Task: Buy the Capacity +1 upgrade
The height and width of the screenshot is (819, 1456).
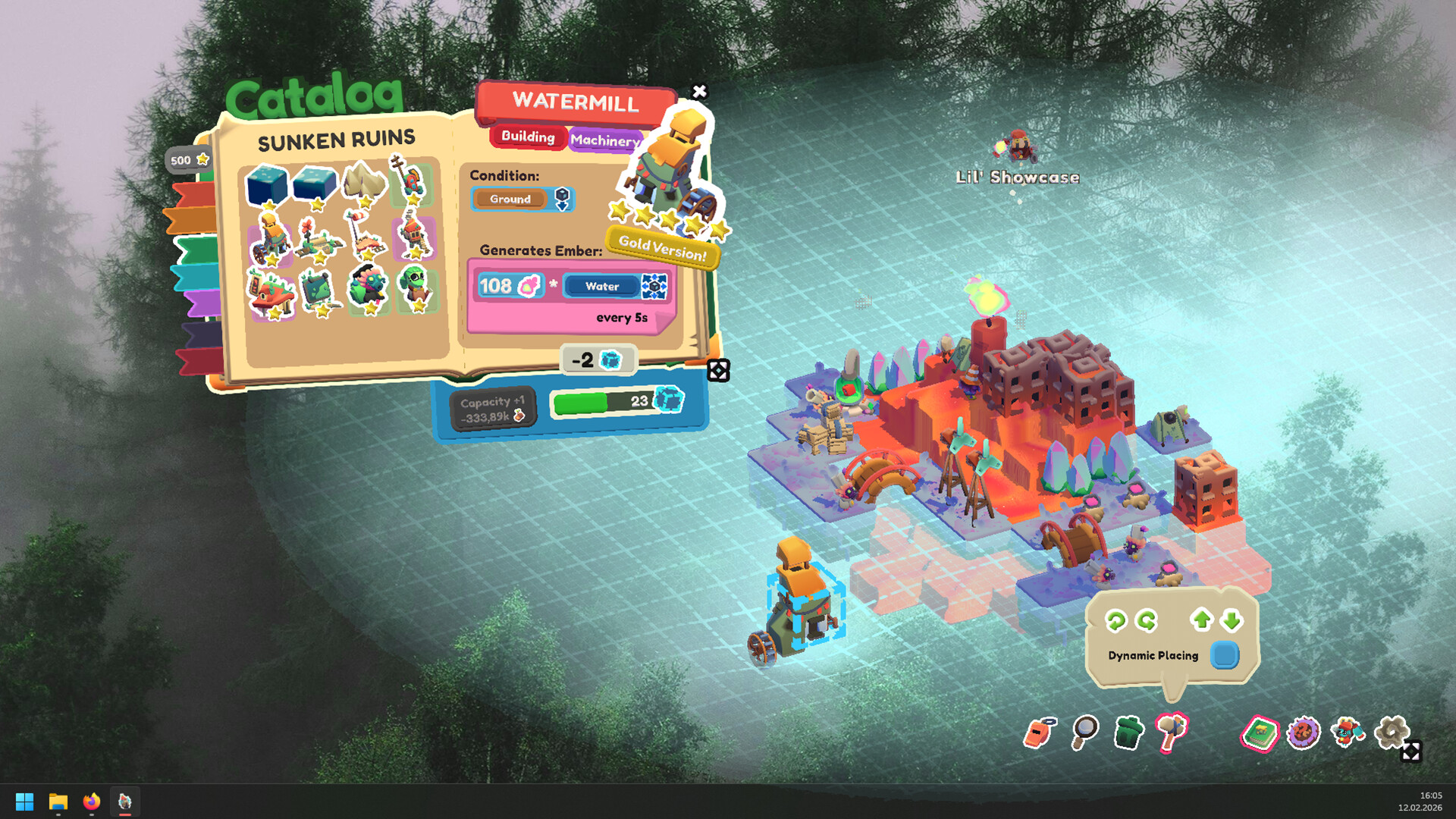Action: [x=493, y=409]
